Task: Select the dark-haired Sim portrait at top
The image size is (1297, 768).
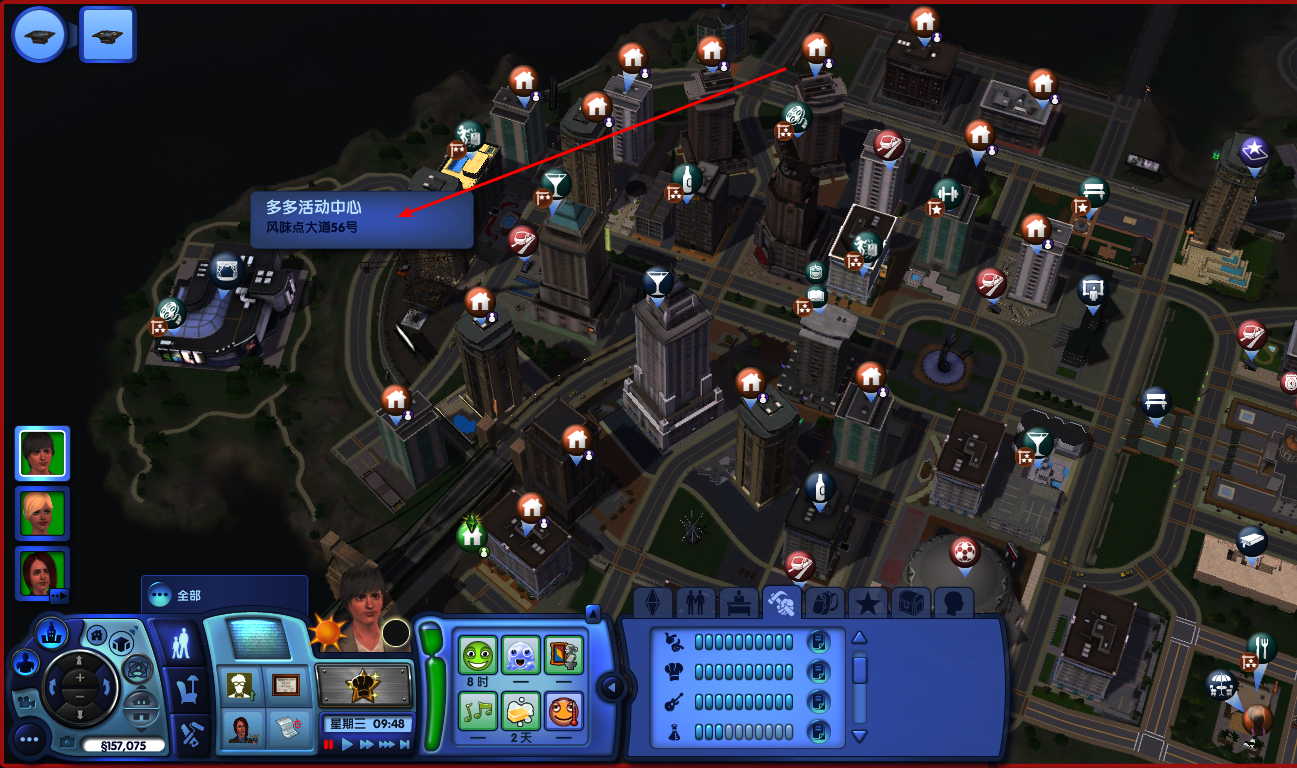Action: click(x=42, y=453)
